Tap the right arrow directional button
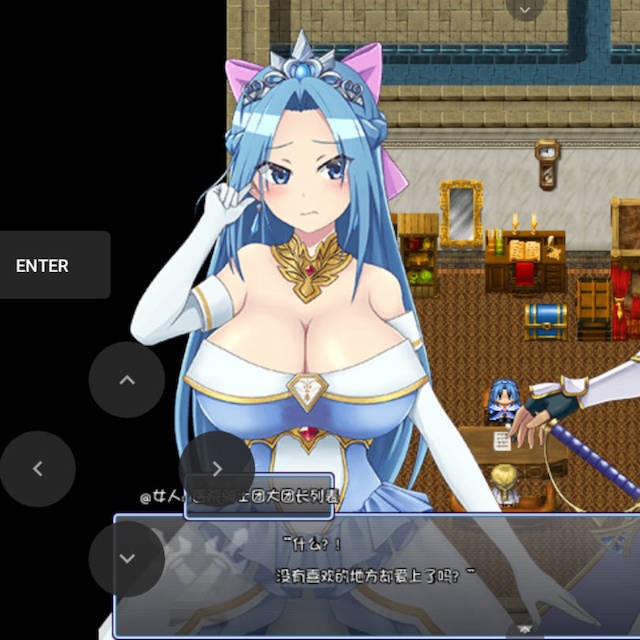Screen dimensions: 640x640 217,468
